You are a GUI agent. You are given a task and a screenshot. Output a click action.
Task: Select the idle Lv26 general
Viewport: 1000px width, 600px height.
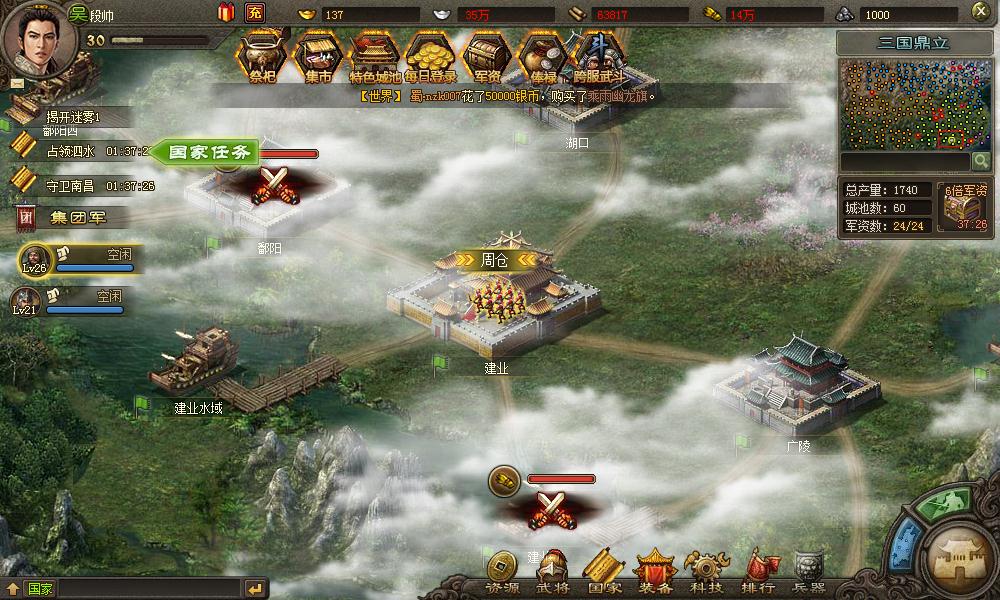[75, 260]
